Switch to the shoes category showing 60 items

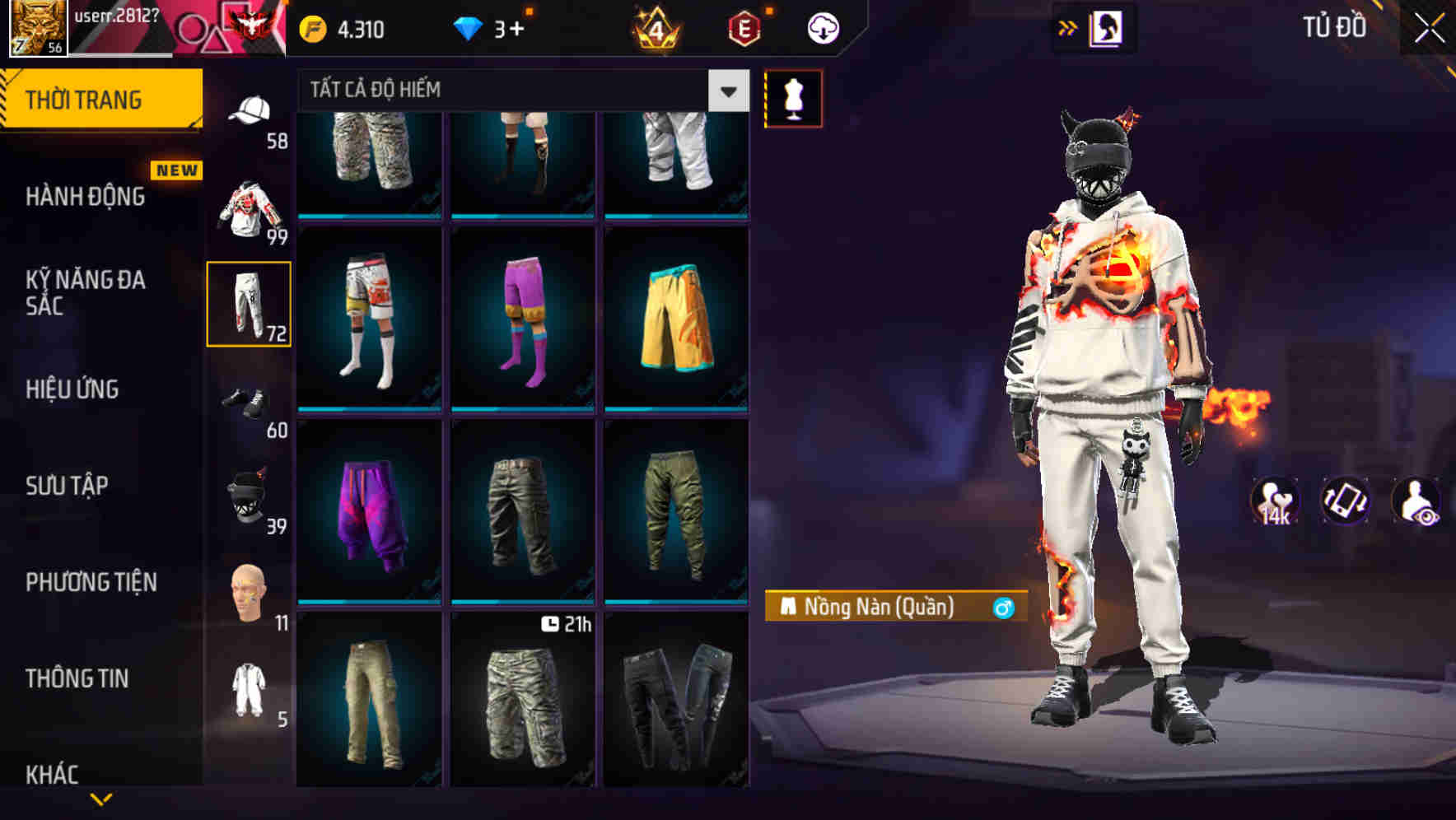[x=248, y=403]
